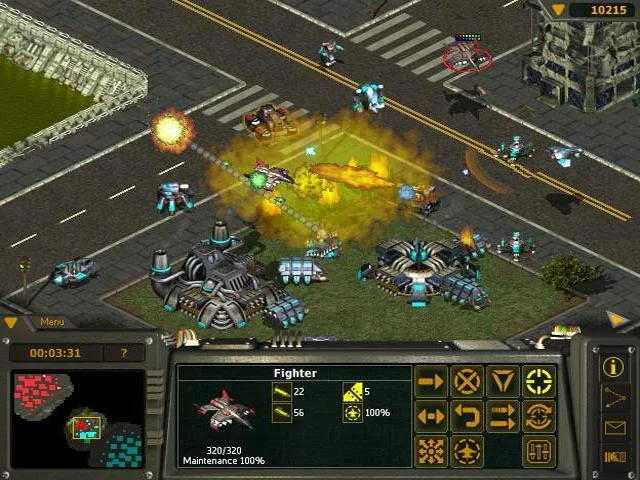Click the branching nodes diagram button
640x480 pixels.
(614, 397)
